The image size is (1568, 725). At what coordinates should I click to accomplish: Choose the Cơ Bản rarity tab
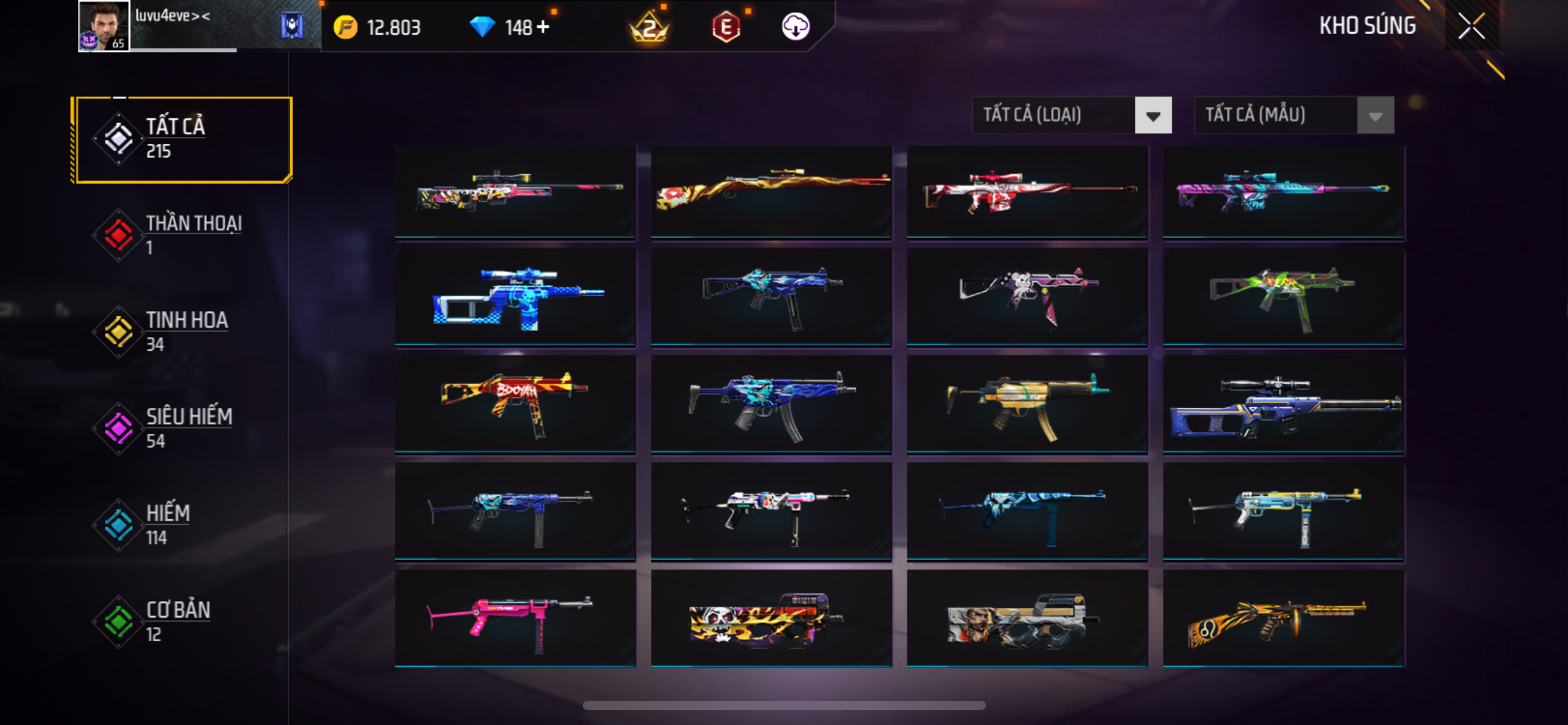tap(181, 622)
